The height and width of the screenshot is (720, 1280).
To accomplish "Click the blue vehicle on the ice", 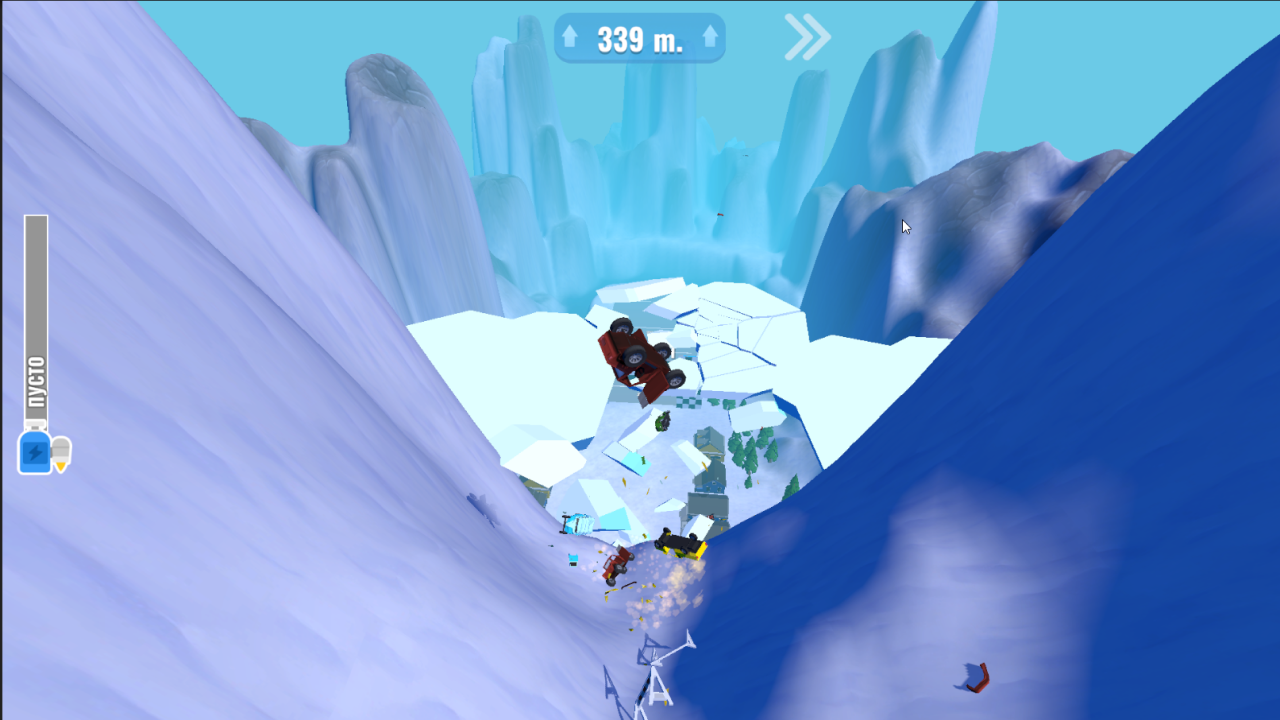I will (577, 522).
